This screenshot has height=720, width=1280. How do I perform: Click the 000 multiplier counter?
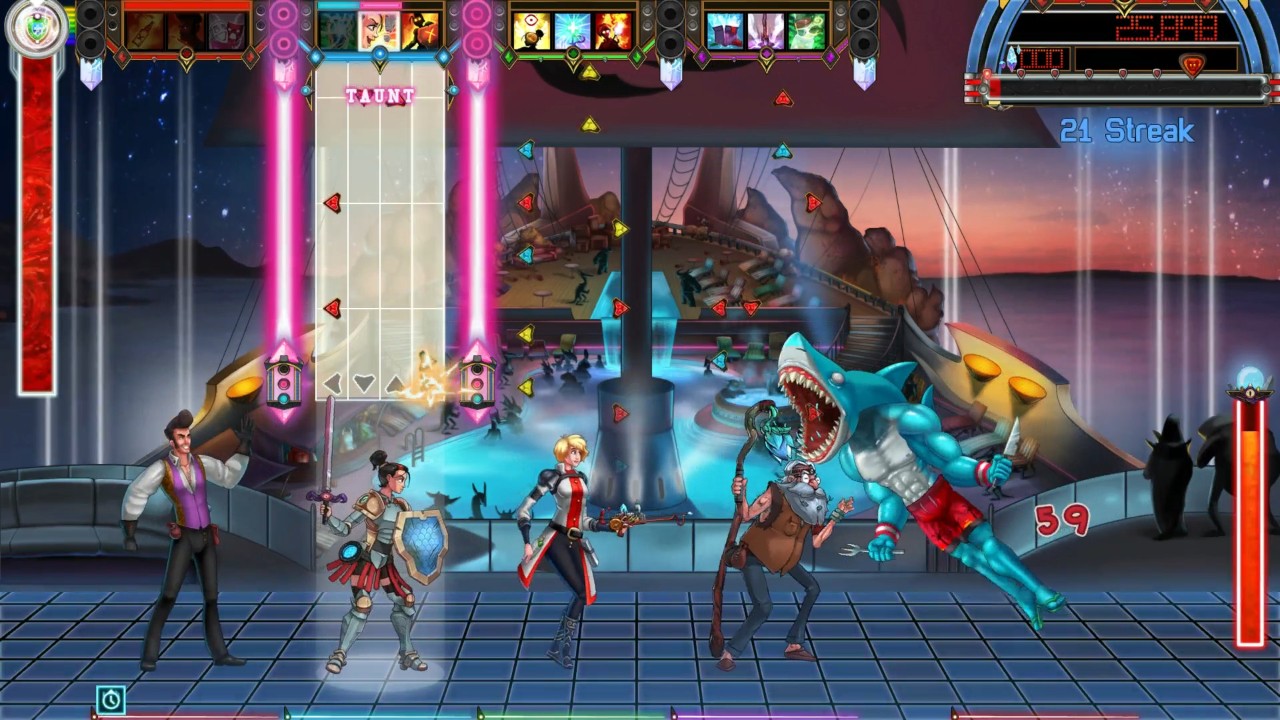pyautogui.click(x=1040, y=59)
